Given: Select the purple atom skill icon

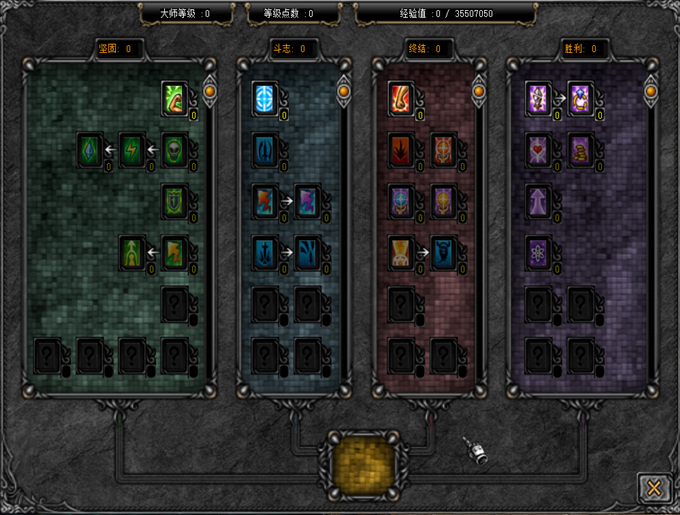Looking at the screenshot, I should [x=539, y=252].
